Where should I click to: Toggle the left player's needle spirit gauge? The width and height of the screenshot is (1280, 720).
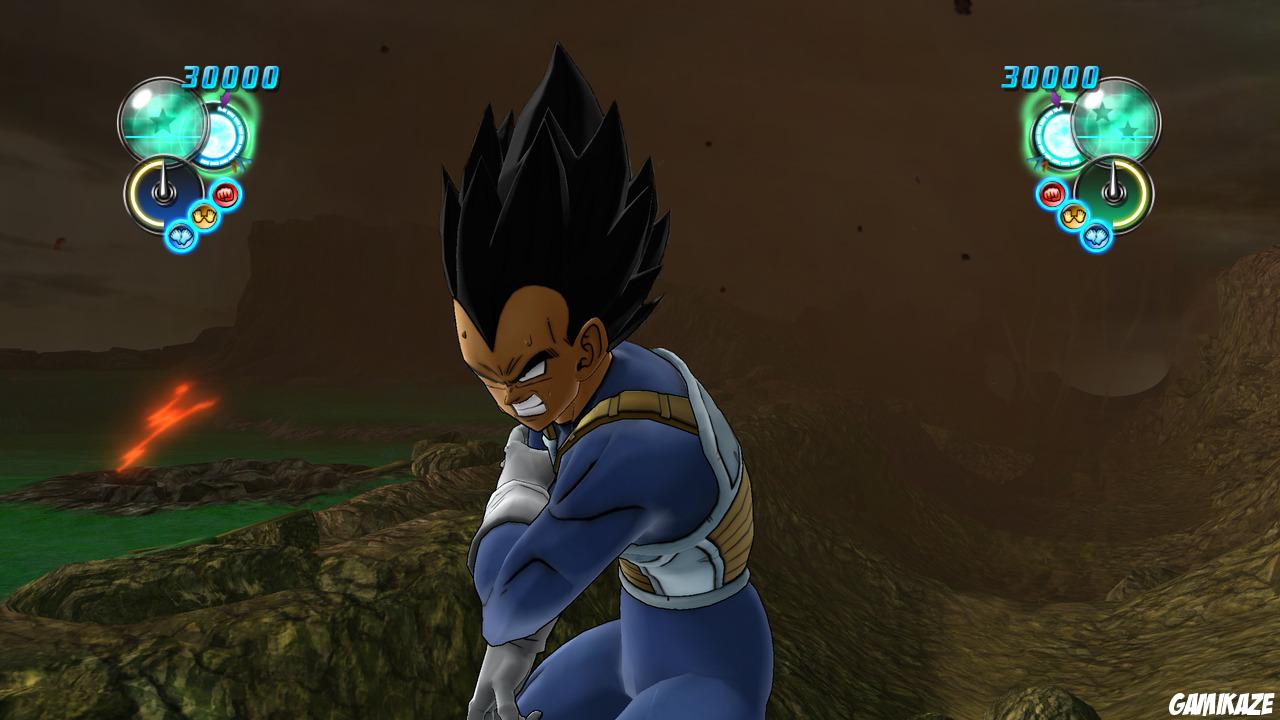pyautogui.click(x=163, y=194)
